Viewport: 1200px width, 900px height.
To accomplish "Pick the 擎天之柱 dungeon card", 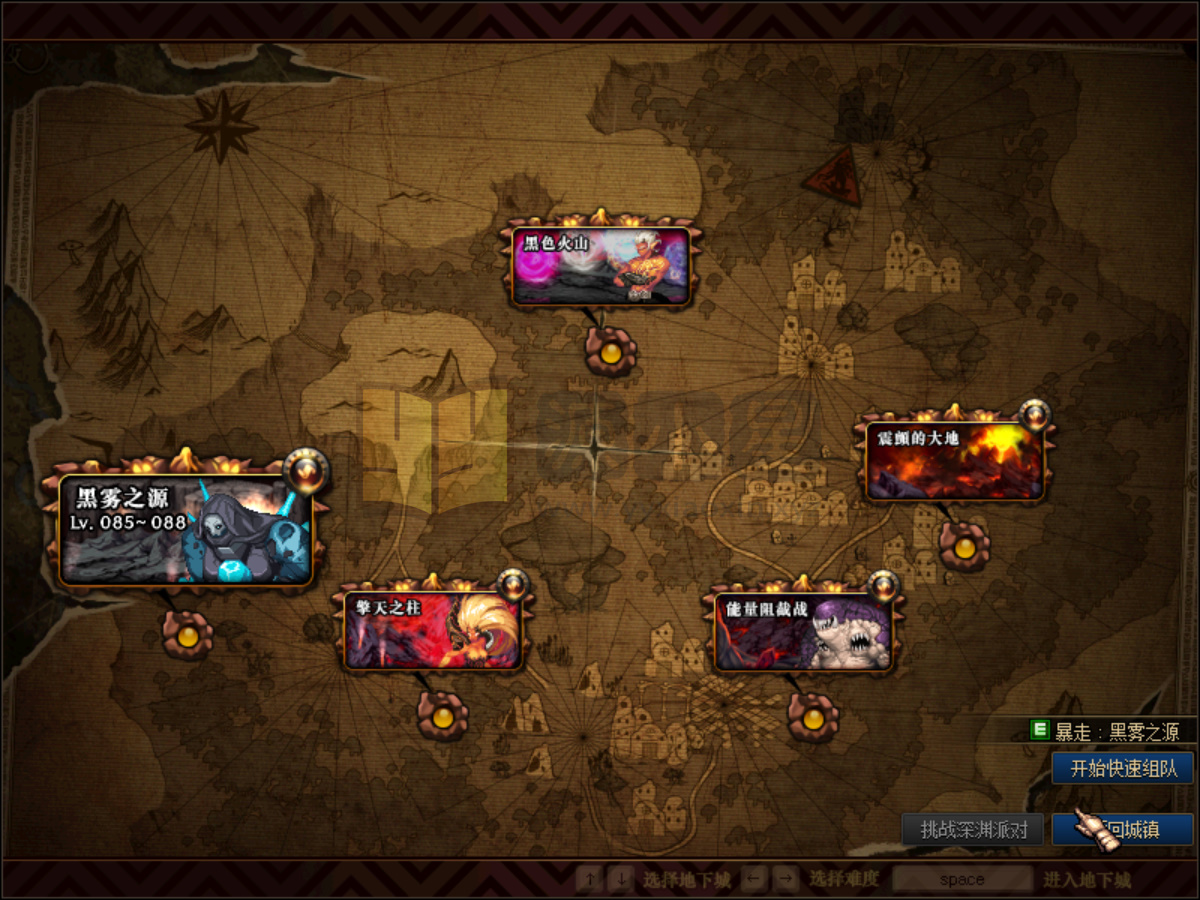I will pos(432,631).
